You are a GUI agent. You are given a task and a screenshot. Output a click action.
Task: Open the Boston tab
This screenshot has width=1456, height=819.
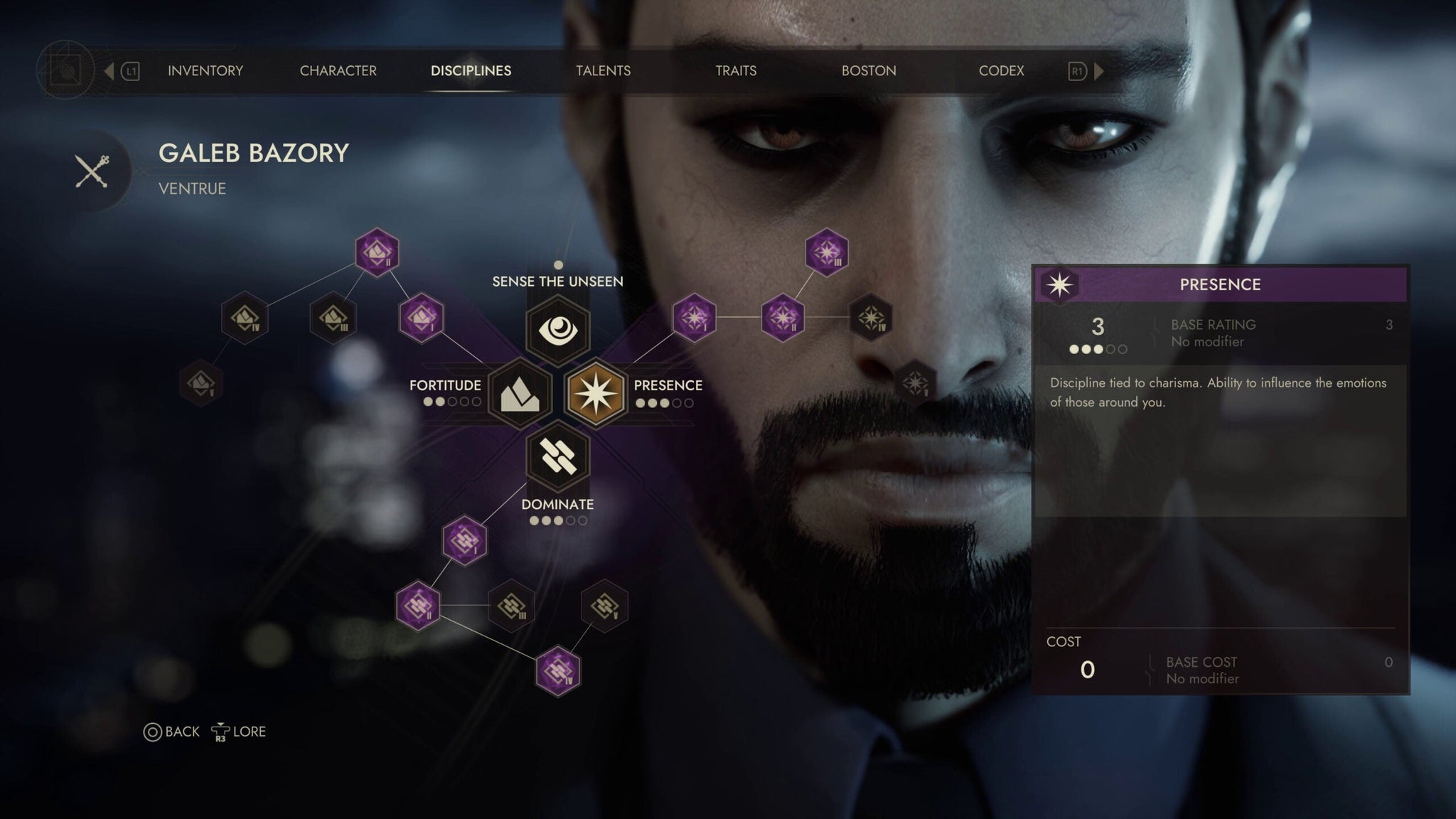[868, 71]
